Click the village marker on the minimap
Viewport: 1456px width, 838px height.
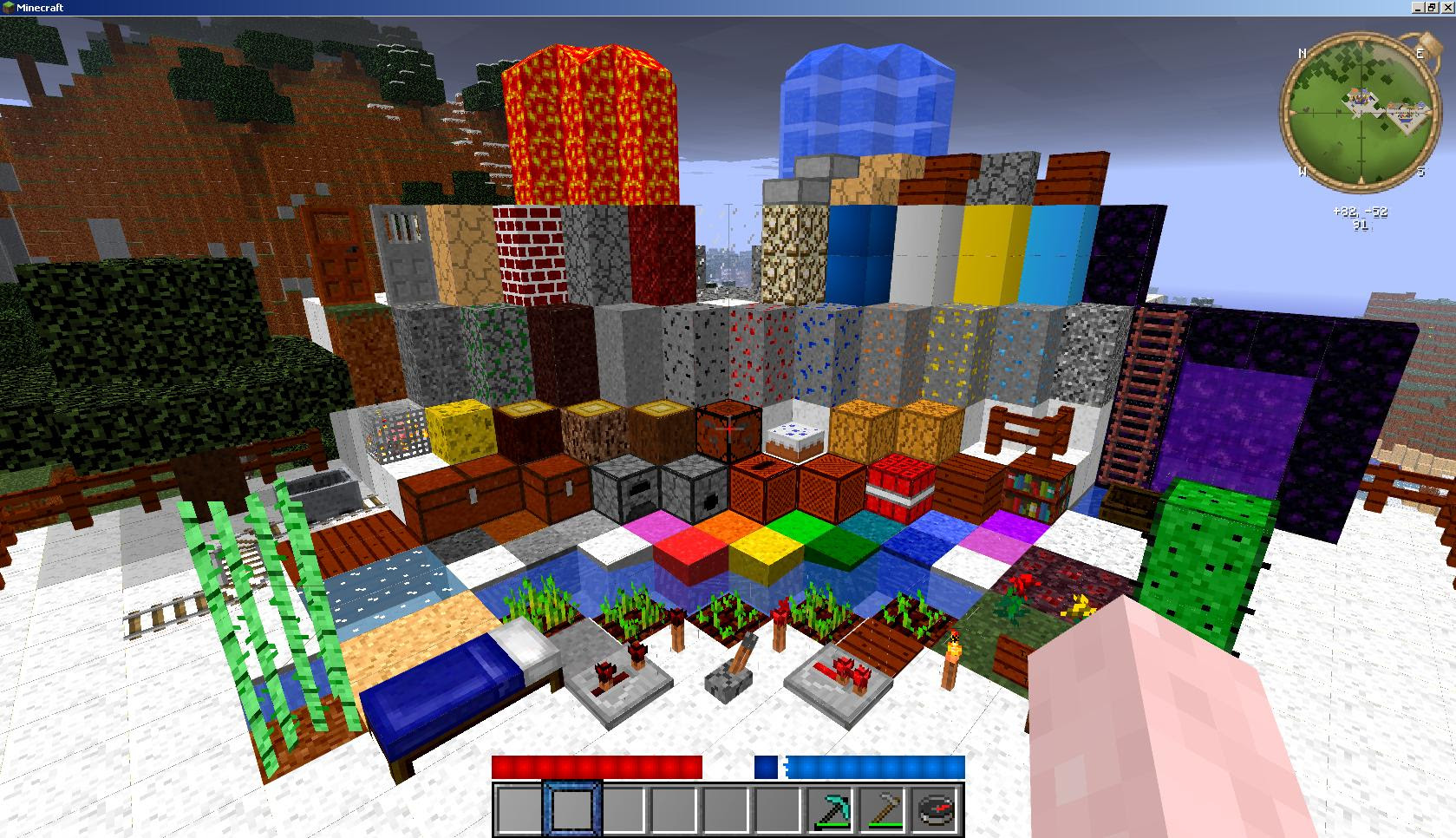coord(1360,98)
